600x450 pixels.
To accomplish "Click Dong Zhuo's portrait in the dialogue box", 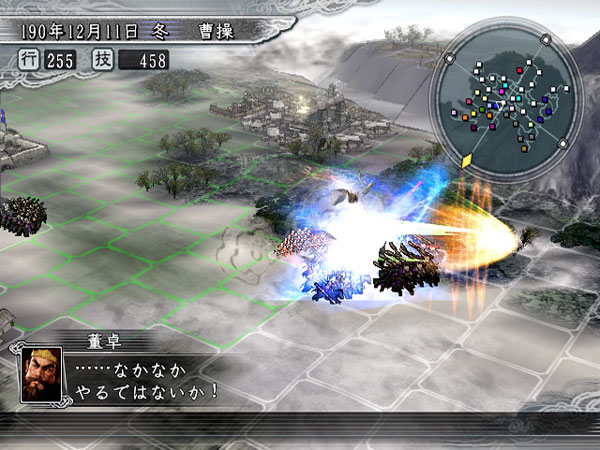I will click(40, 376).
